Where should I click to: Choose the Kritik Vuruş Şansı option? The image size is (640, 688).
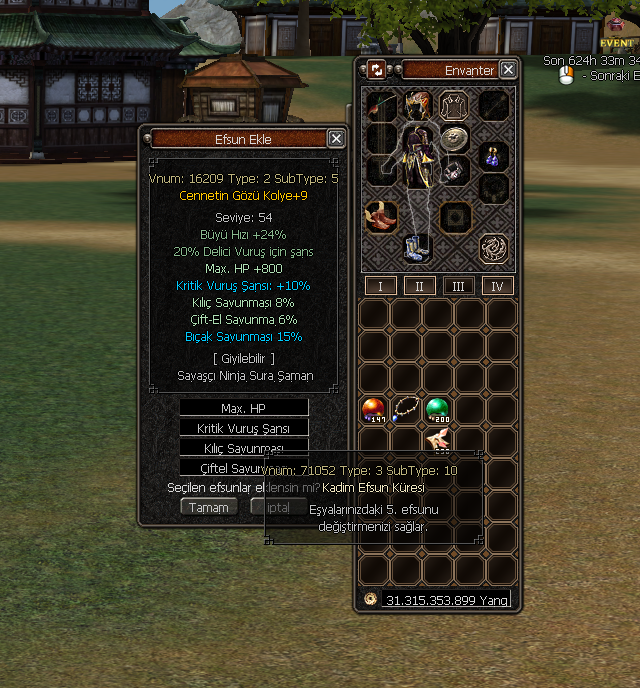(x=244, y=428)
